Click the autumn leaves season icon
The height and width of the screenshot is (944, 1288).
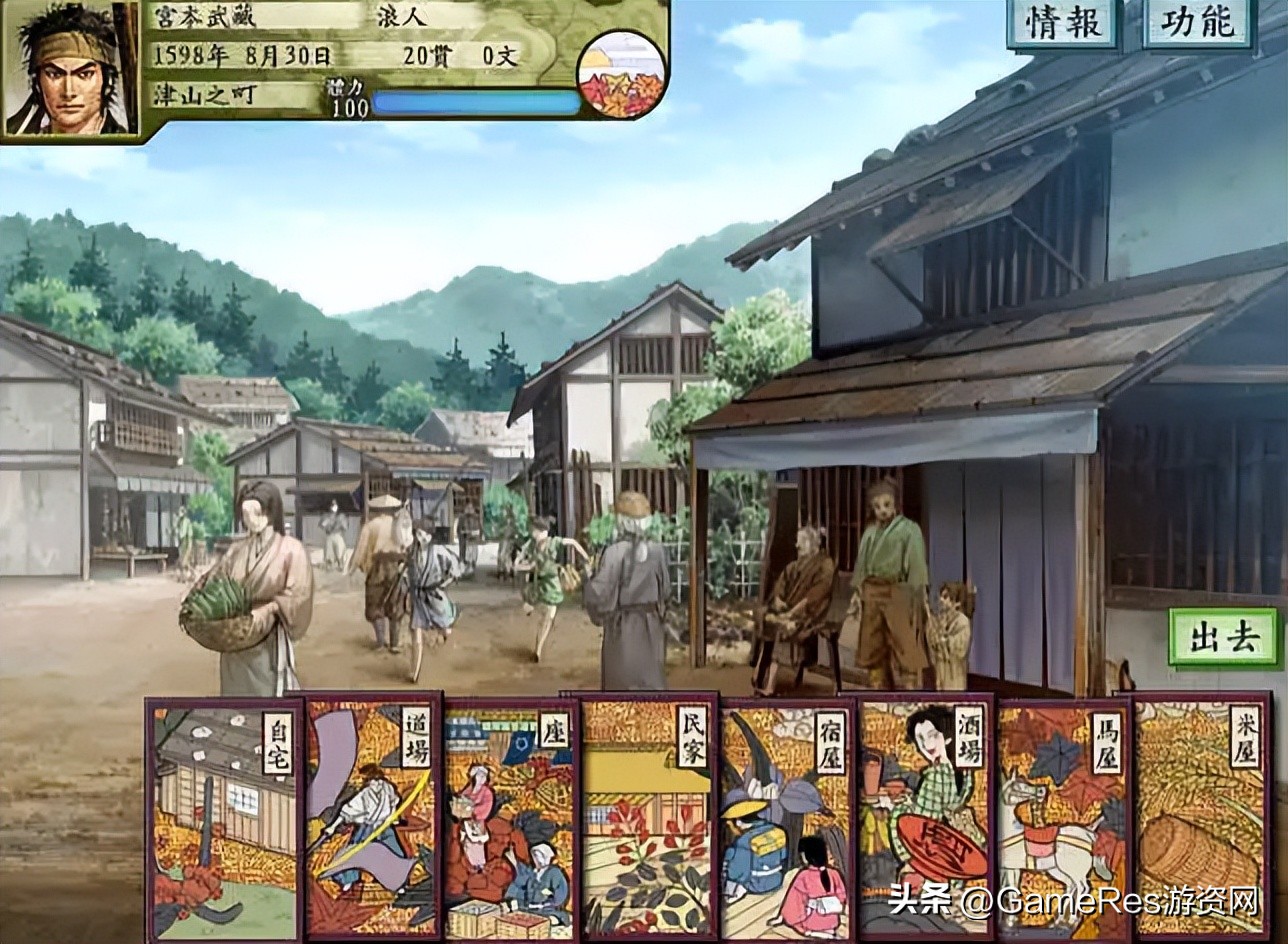pos(621,73)
